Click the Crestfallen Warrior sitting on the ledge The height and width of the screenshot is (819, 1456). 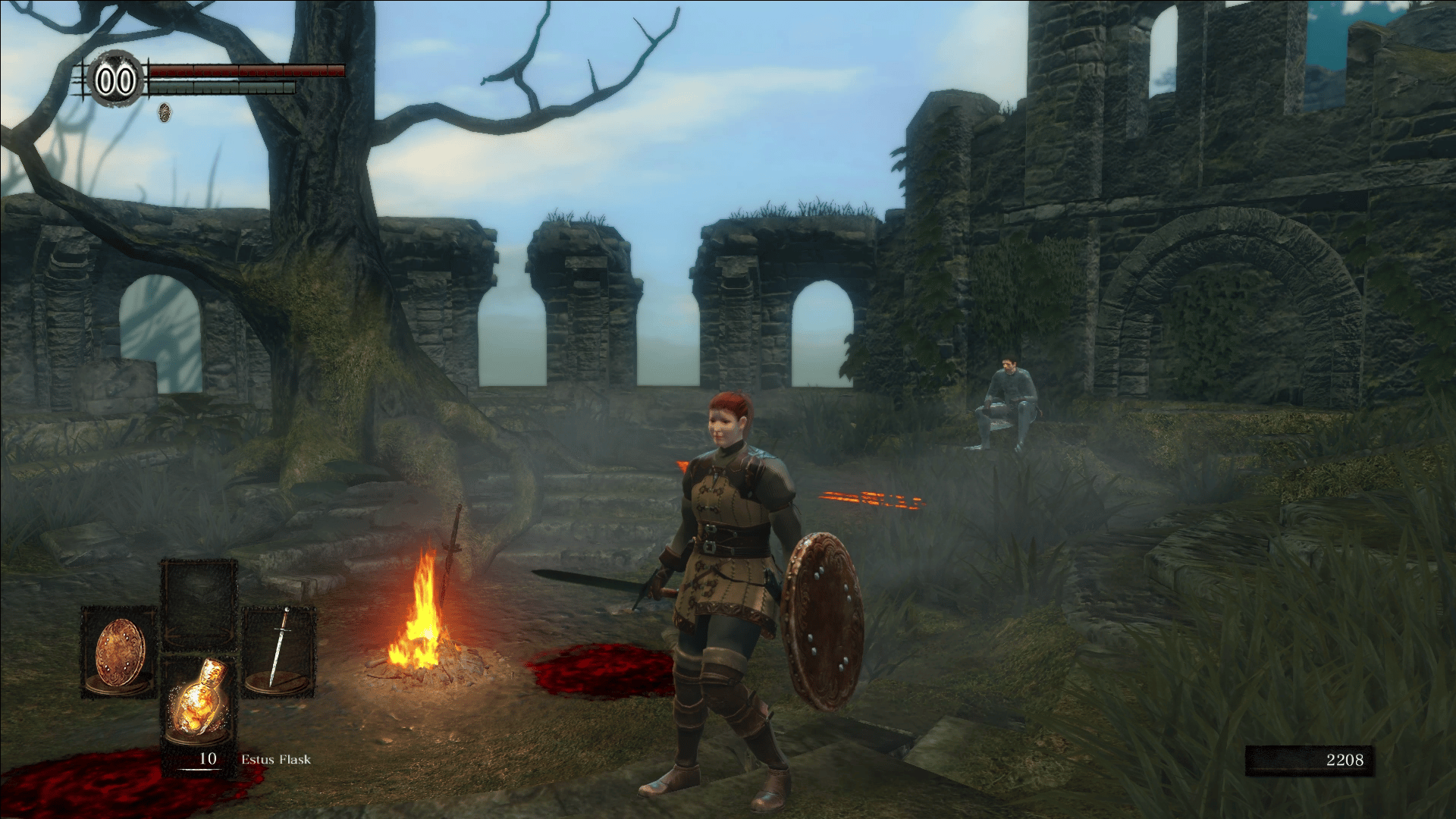pyautogui.click(x=1009, y=402)
